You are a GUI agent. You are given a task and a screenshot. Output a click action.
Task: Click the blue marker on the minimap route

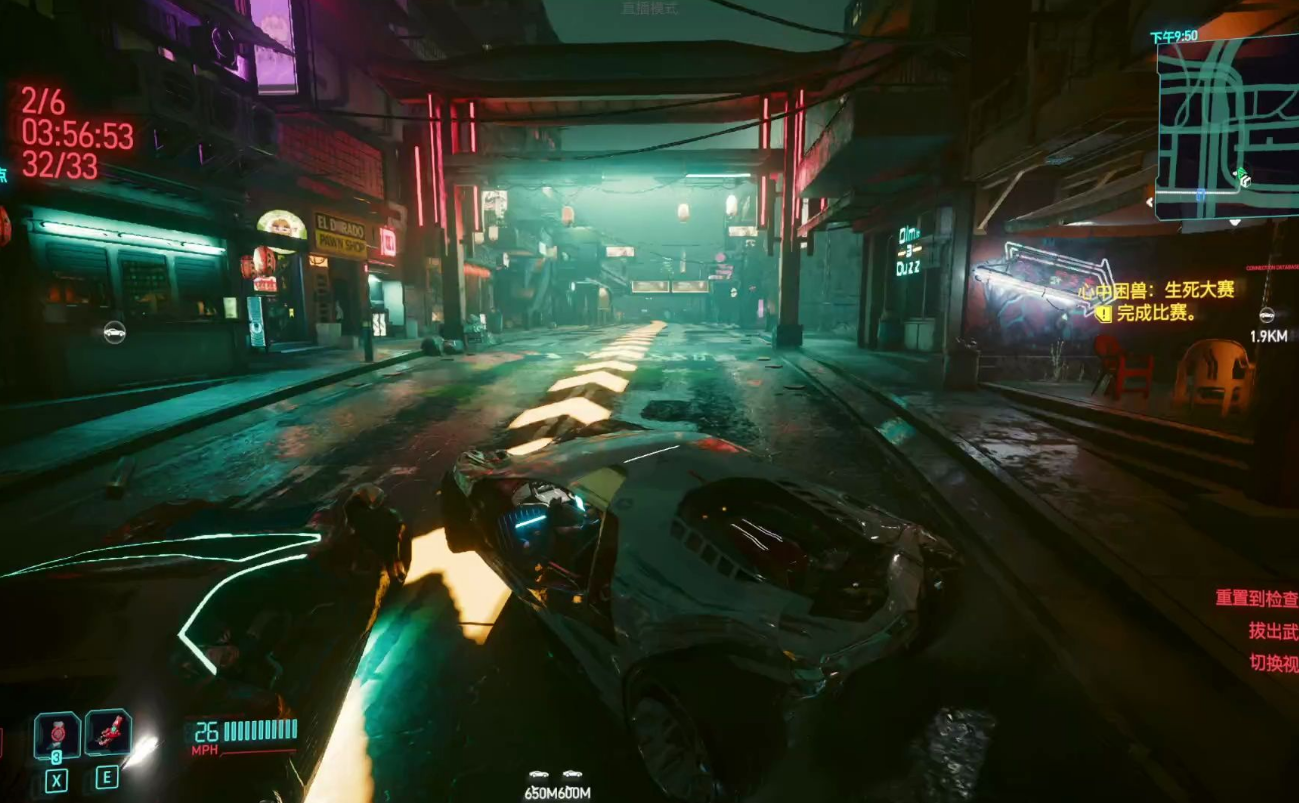(1199, 196)
